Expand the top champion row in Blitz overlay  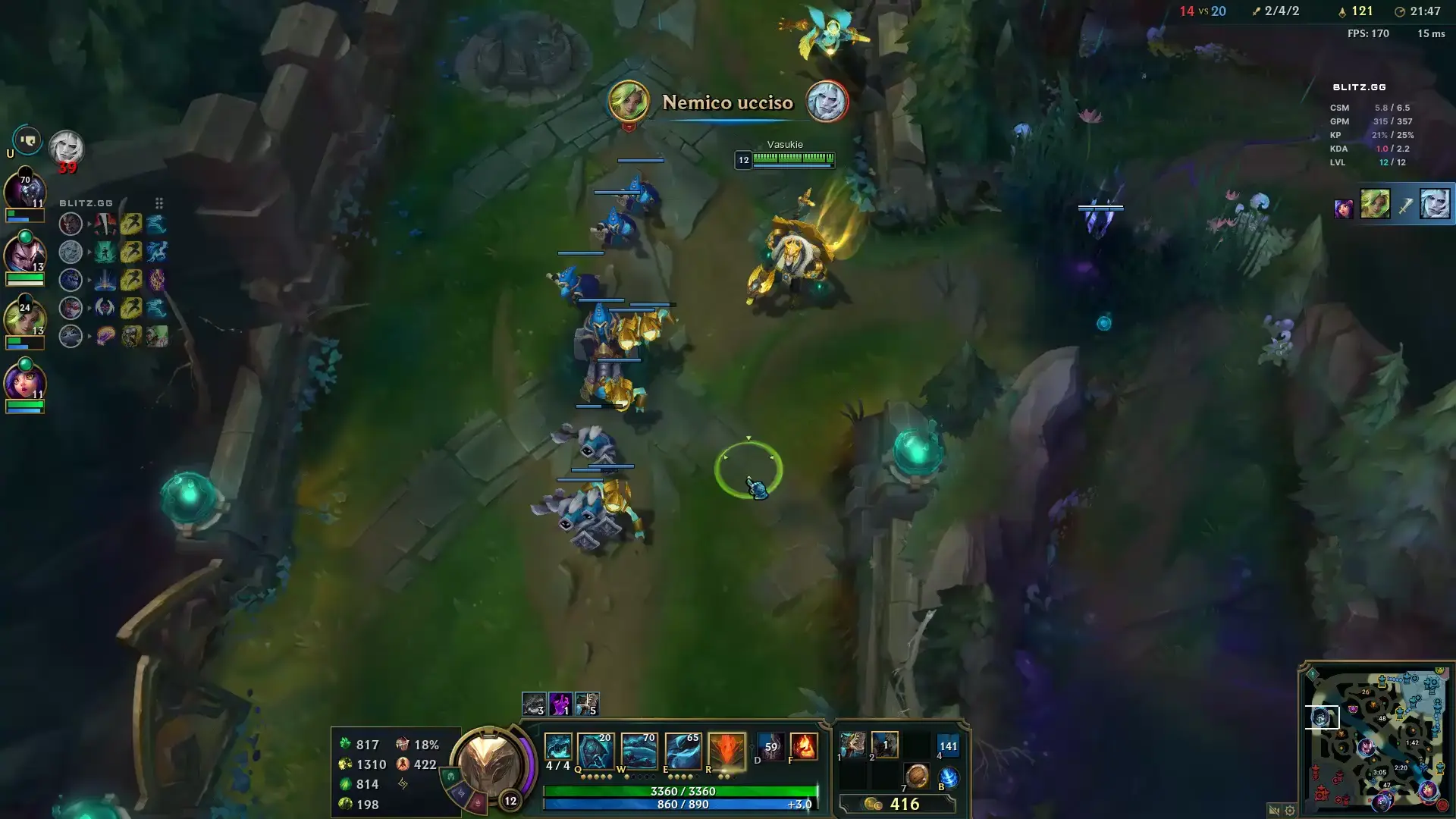[x=90, y=223]
